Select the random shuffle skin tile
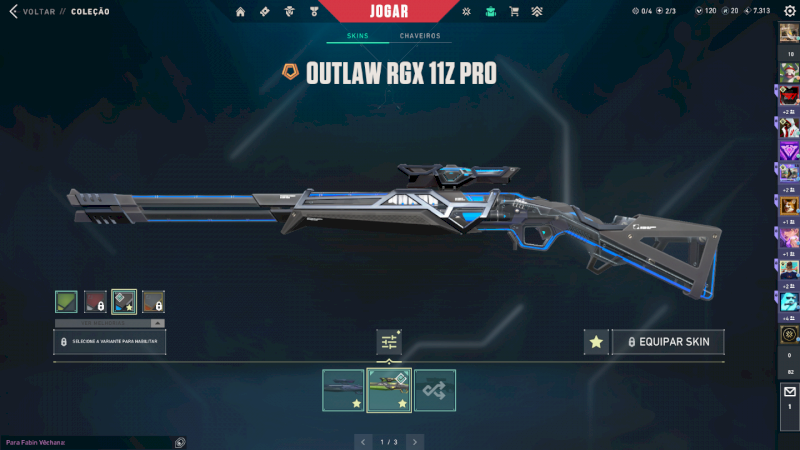This screenshot has width=800, height=450. pyautogui.click(x=435, y=390)
